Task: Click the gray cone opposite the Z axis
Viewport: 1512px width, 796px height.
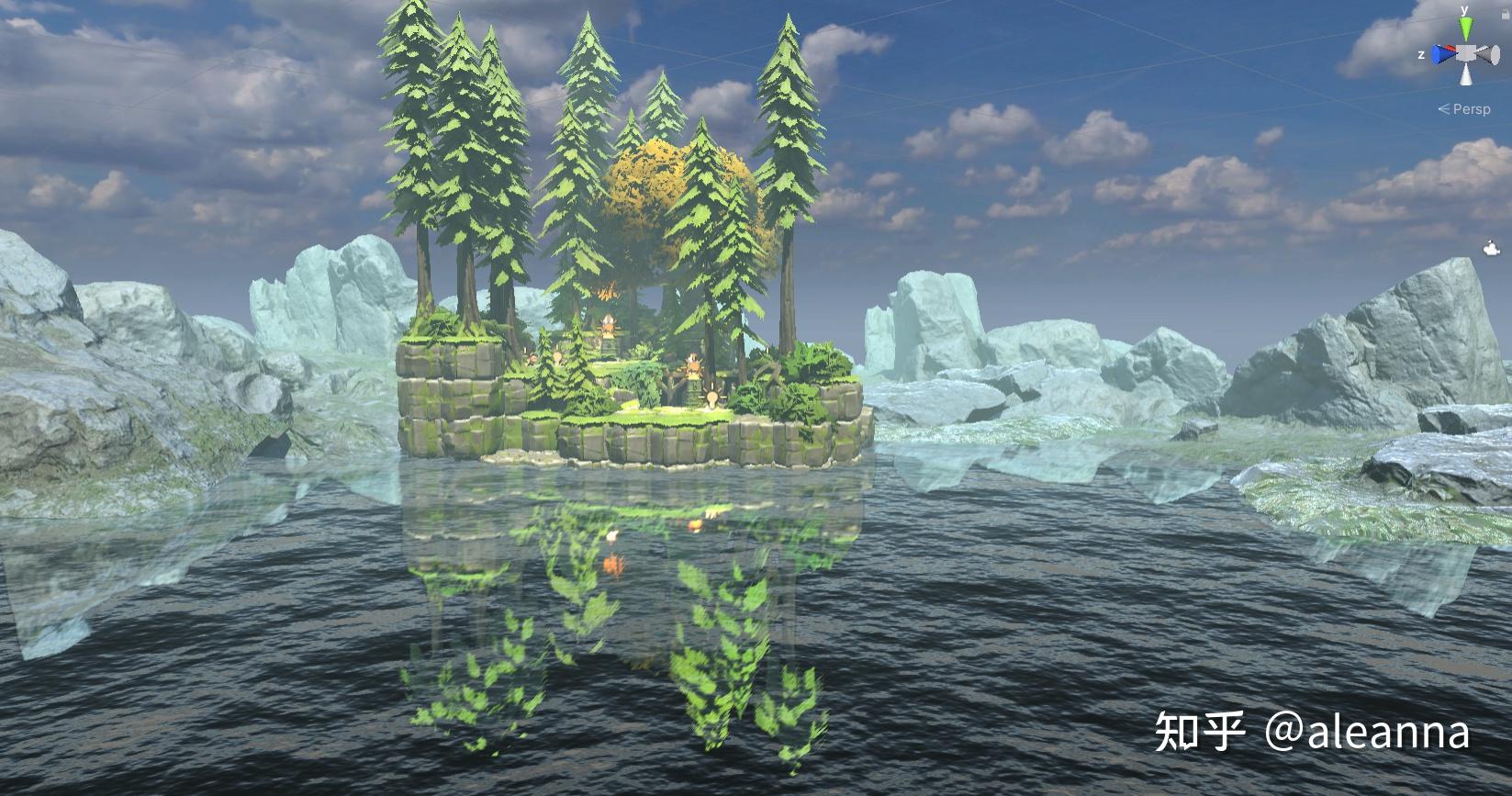Action: pyautogui.click(x=1487, y=55)
